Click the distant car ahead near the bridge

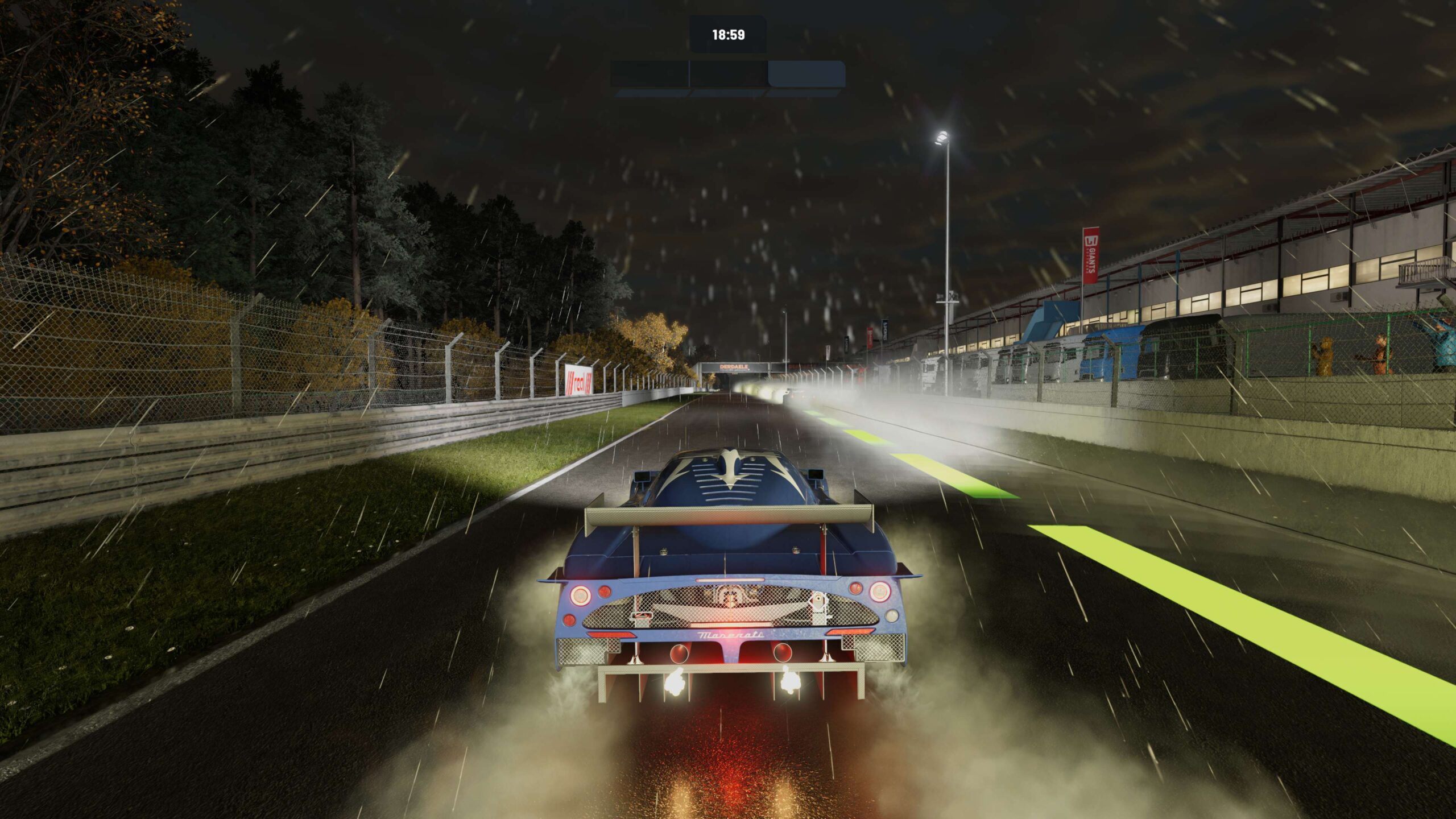point(791,394)
